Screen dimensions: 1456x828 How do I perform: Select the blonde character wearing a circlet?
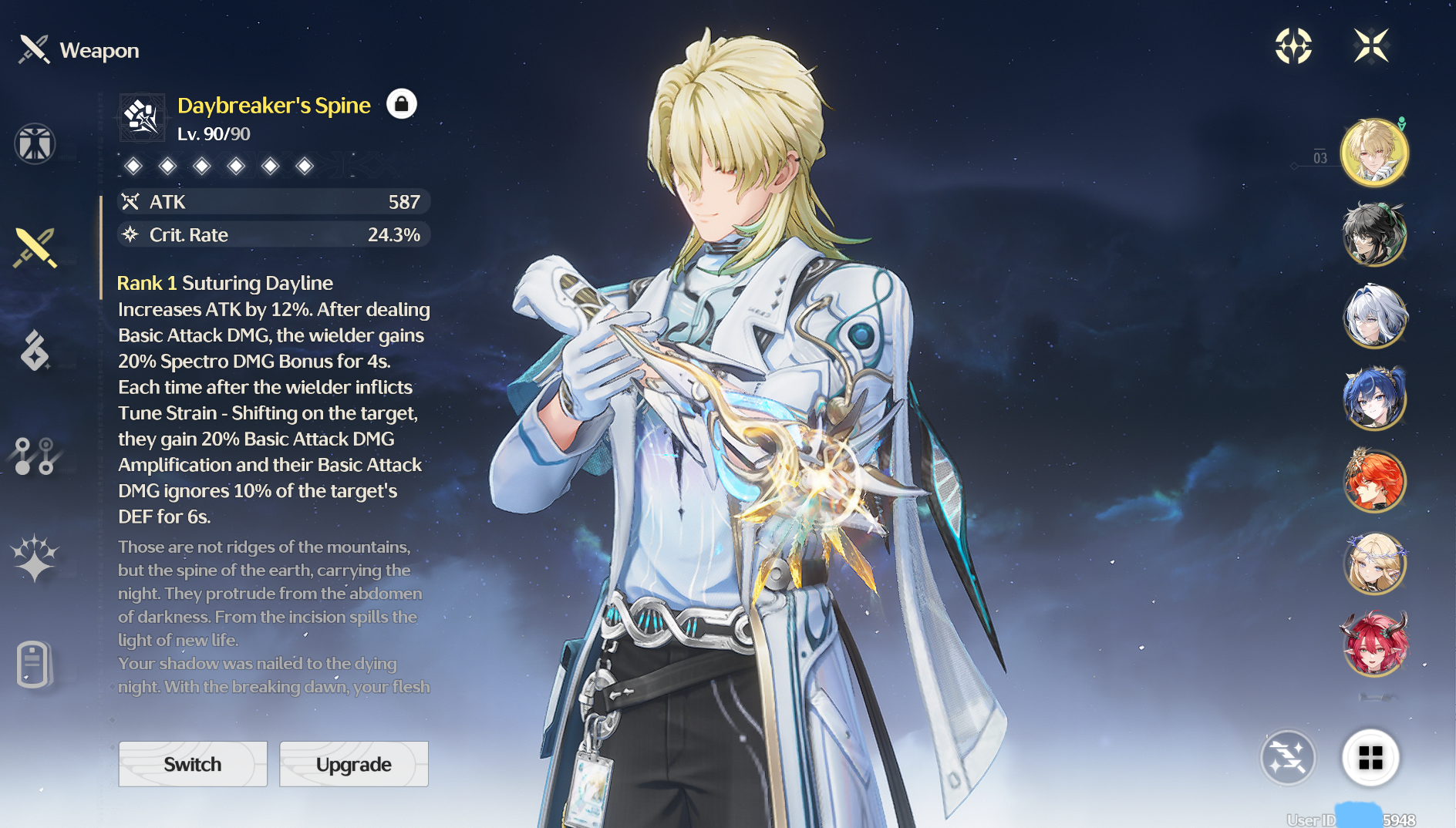[x=1374, y=564]
